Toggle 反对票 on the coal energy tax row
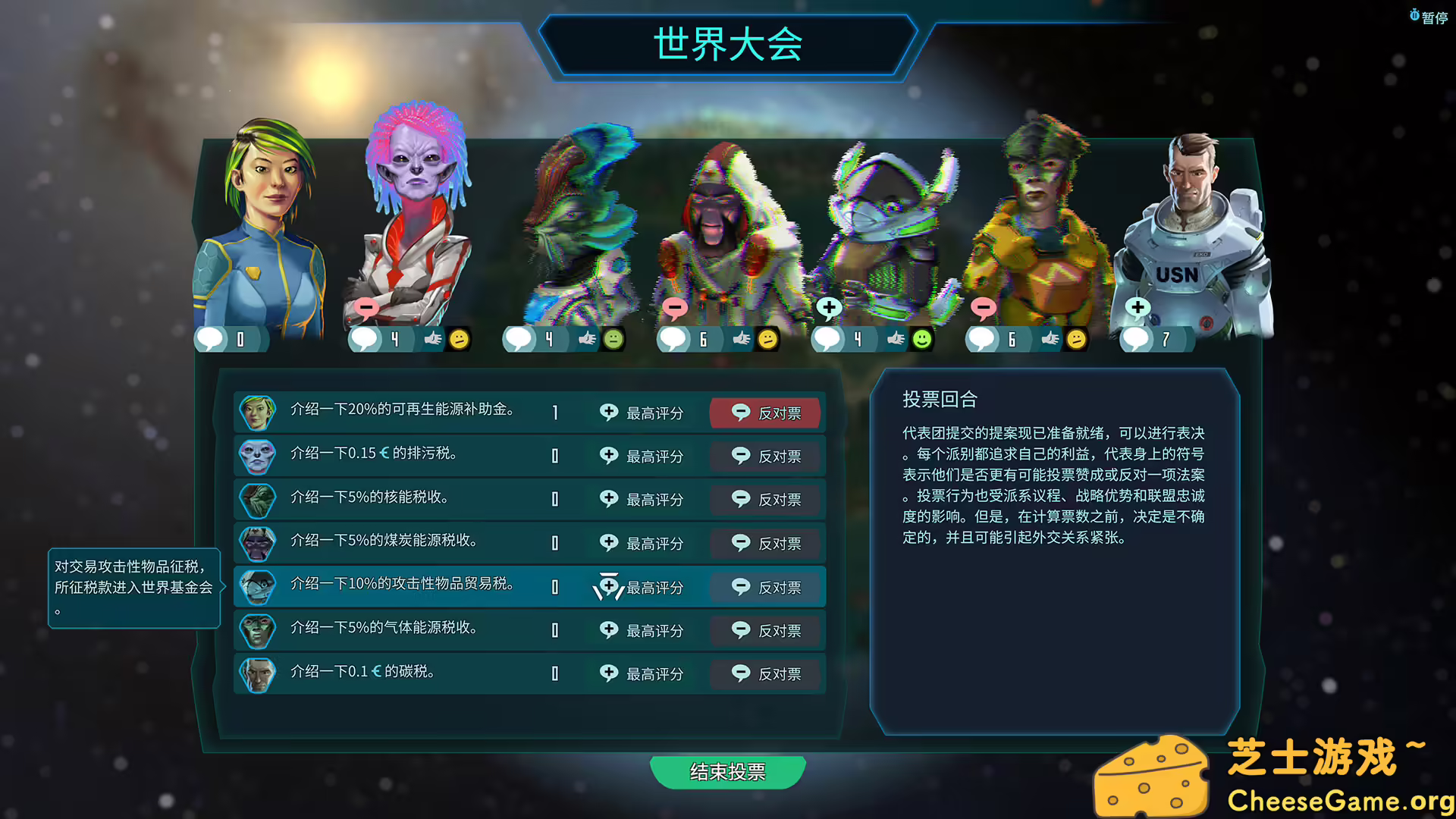This screenshot has width=1456, height=819. point(766,543)
